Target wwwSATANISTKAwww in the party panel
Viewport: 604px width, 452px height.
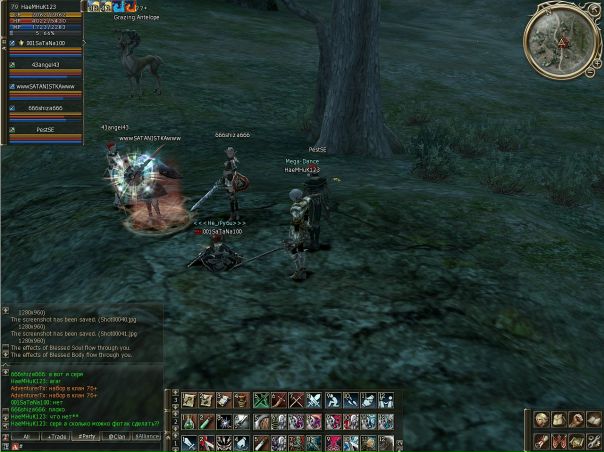[x=46, y=86]
